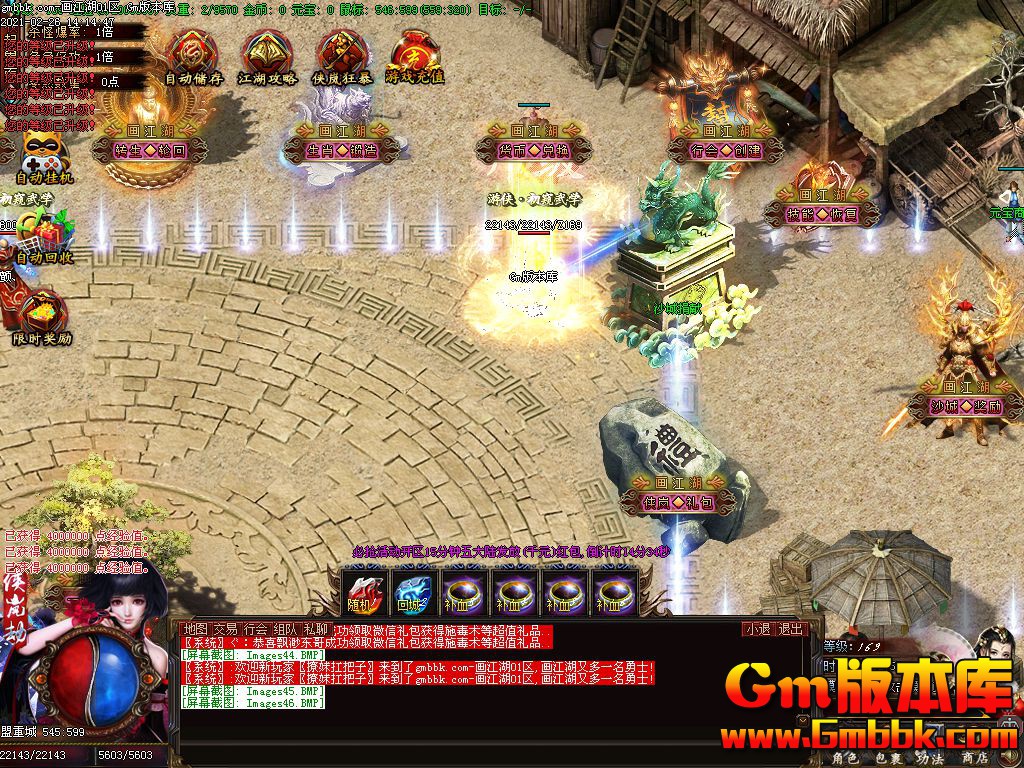Switch to the 组队 team chat tab
Screen dimensions: 1024x768
pyautogui.click(x=286, y=629)
